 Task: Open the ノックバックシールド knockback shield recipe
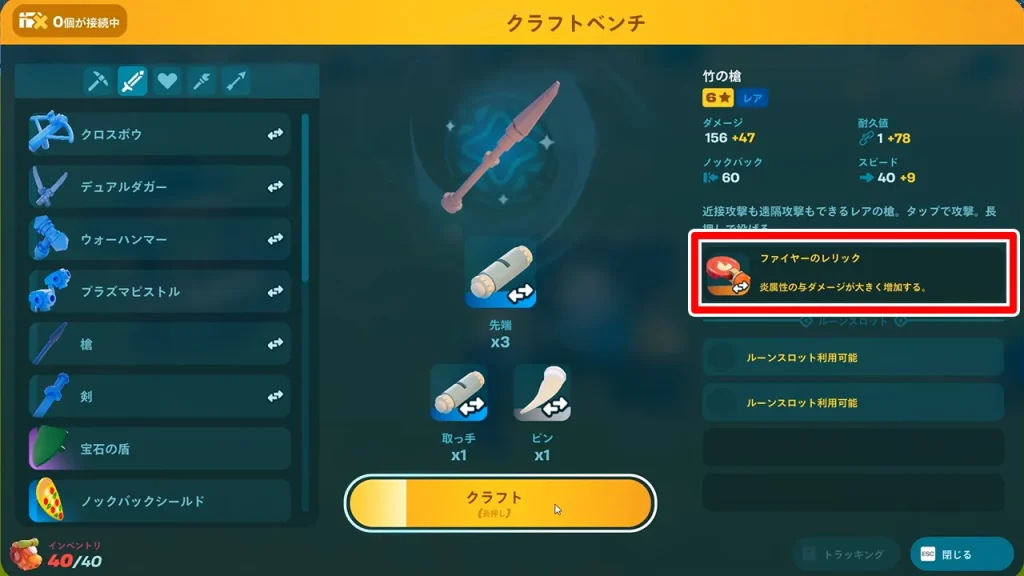(x=160, y=501)
